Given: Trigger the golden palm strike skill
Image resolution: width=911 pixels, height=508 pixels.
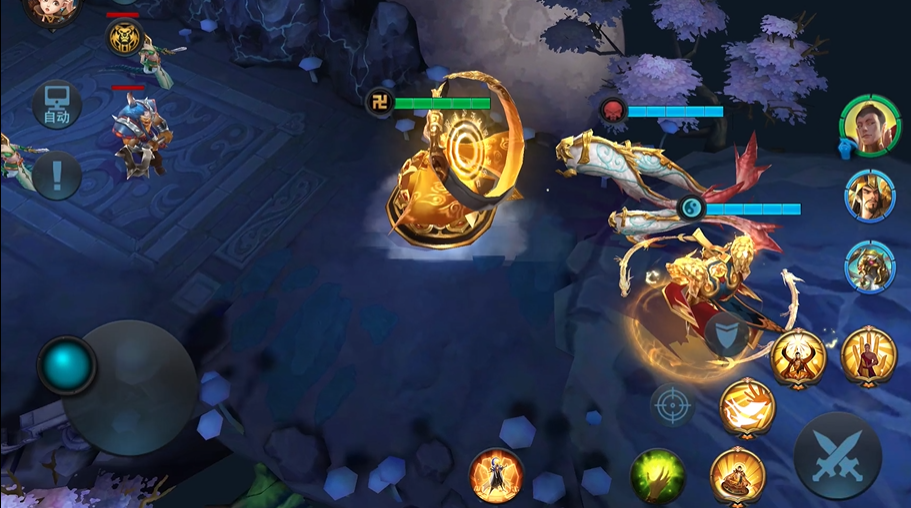Looking at the screenshot, I should coord(747,407).
